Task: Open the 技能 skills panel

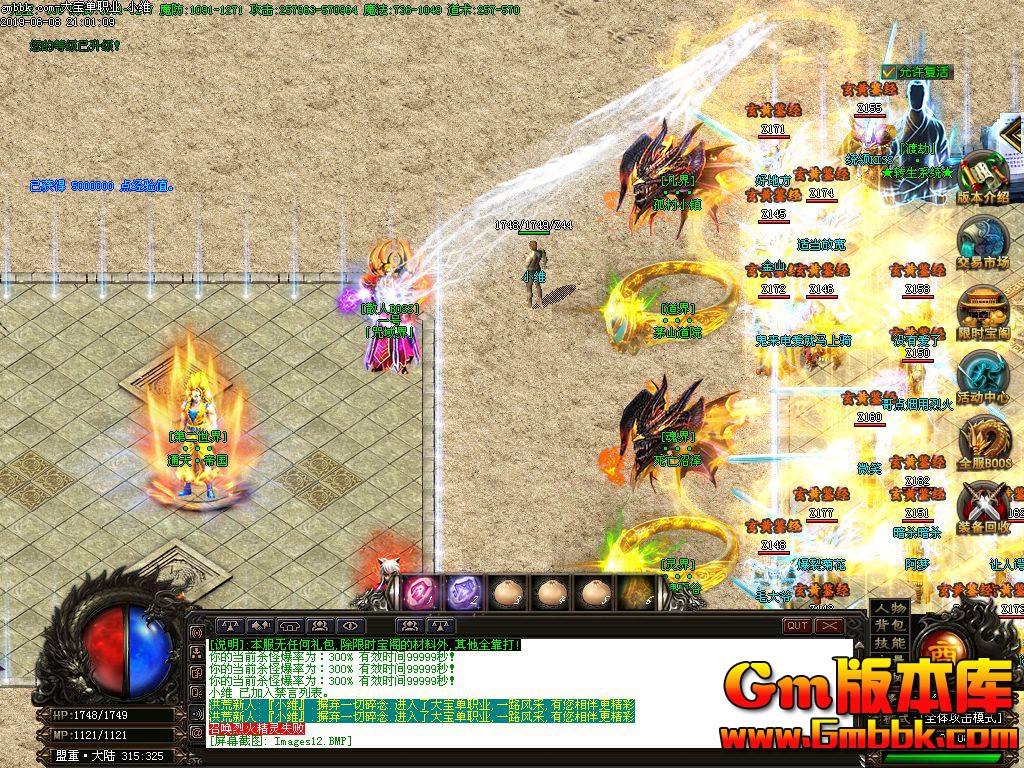Action: click(889, 643)
